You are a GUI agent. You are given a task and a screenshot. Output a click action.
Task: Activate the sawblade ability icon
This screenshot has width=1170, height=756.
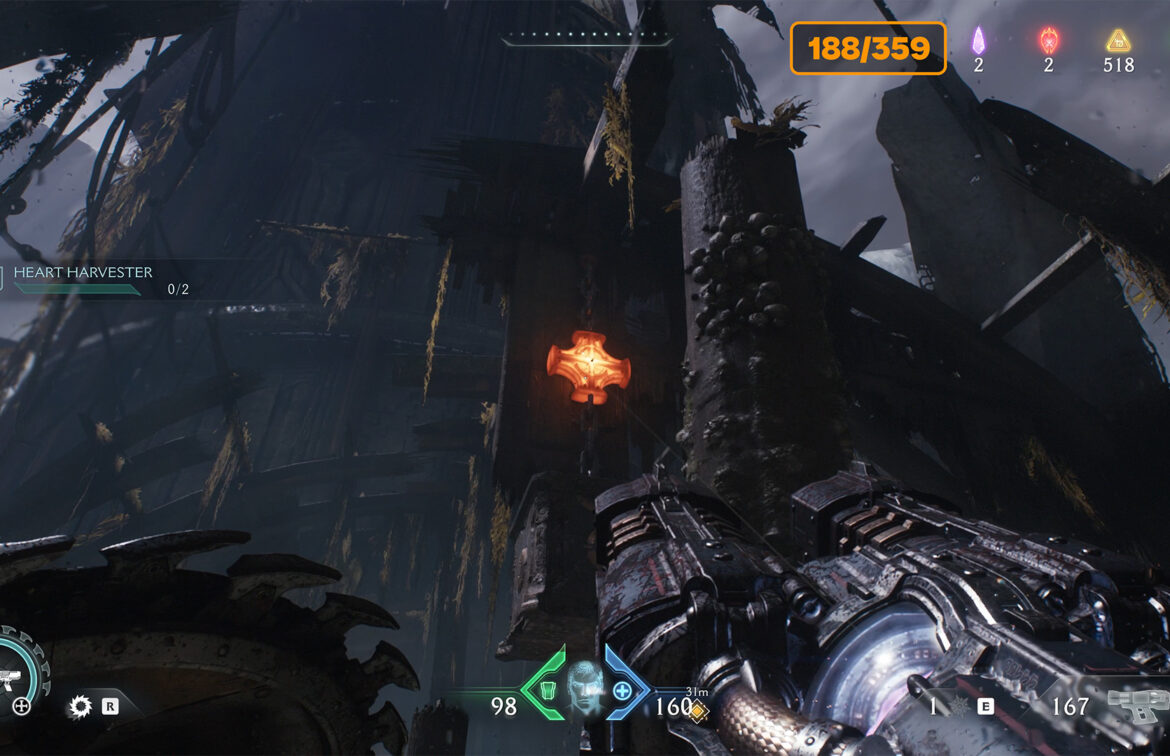tap(80, 708)
